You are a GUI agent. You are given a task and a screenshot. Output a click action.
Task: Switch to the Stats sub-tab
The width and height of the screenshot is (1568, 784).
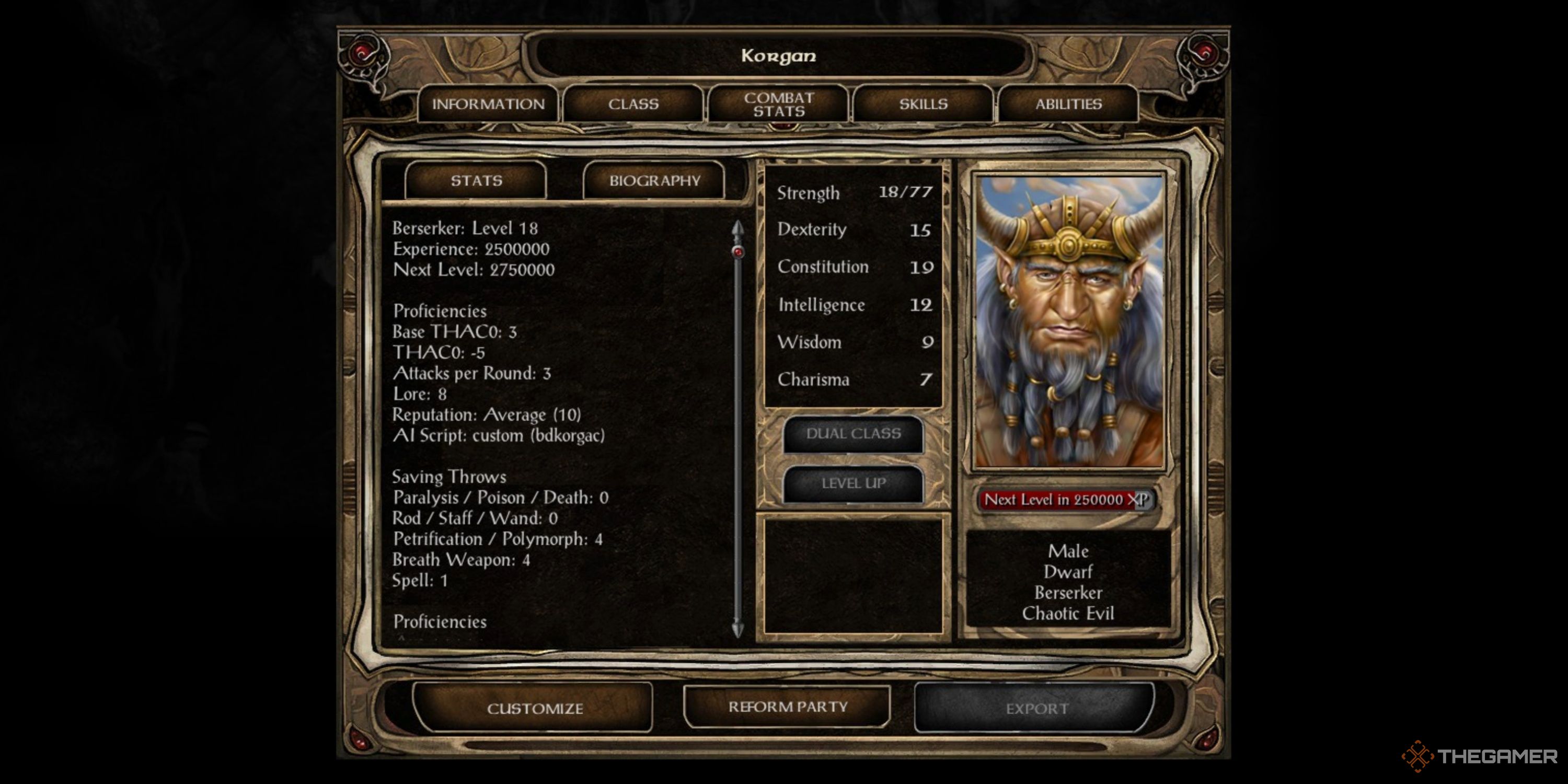pyautogui.click(x=476, y=181)
